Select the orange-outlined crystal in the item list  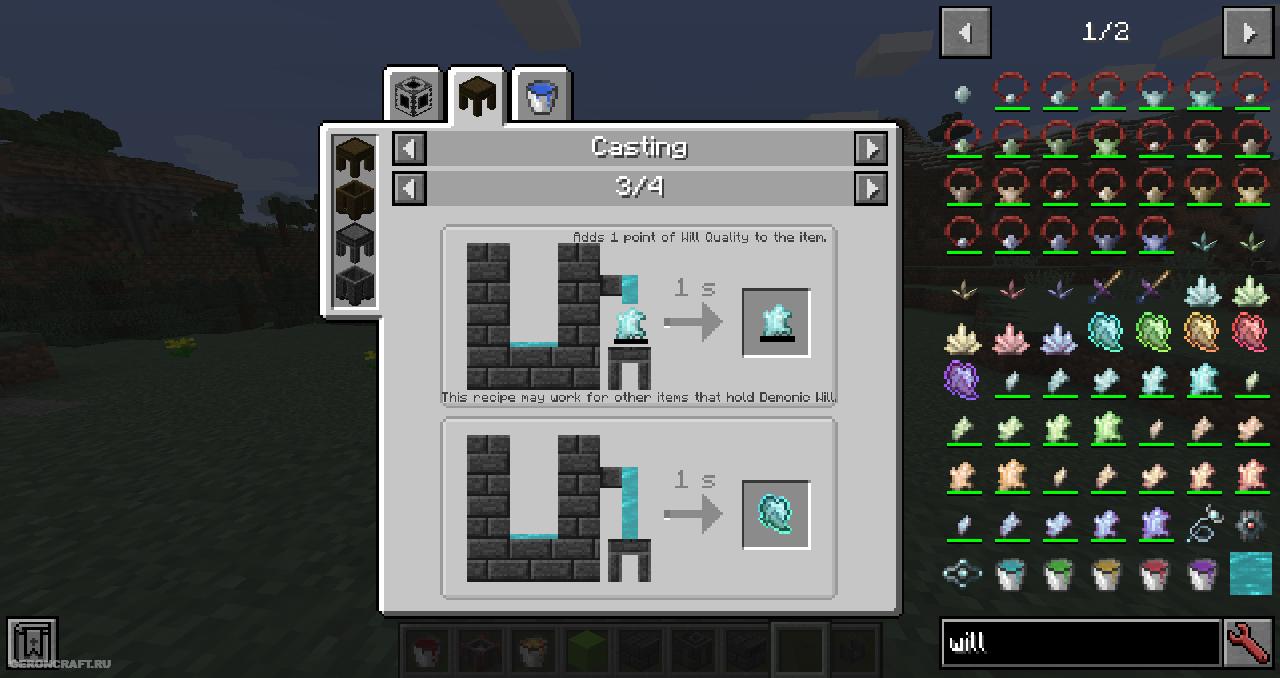1202,331
